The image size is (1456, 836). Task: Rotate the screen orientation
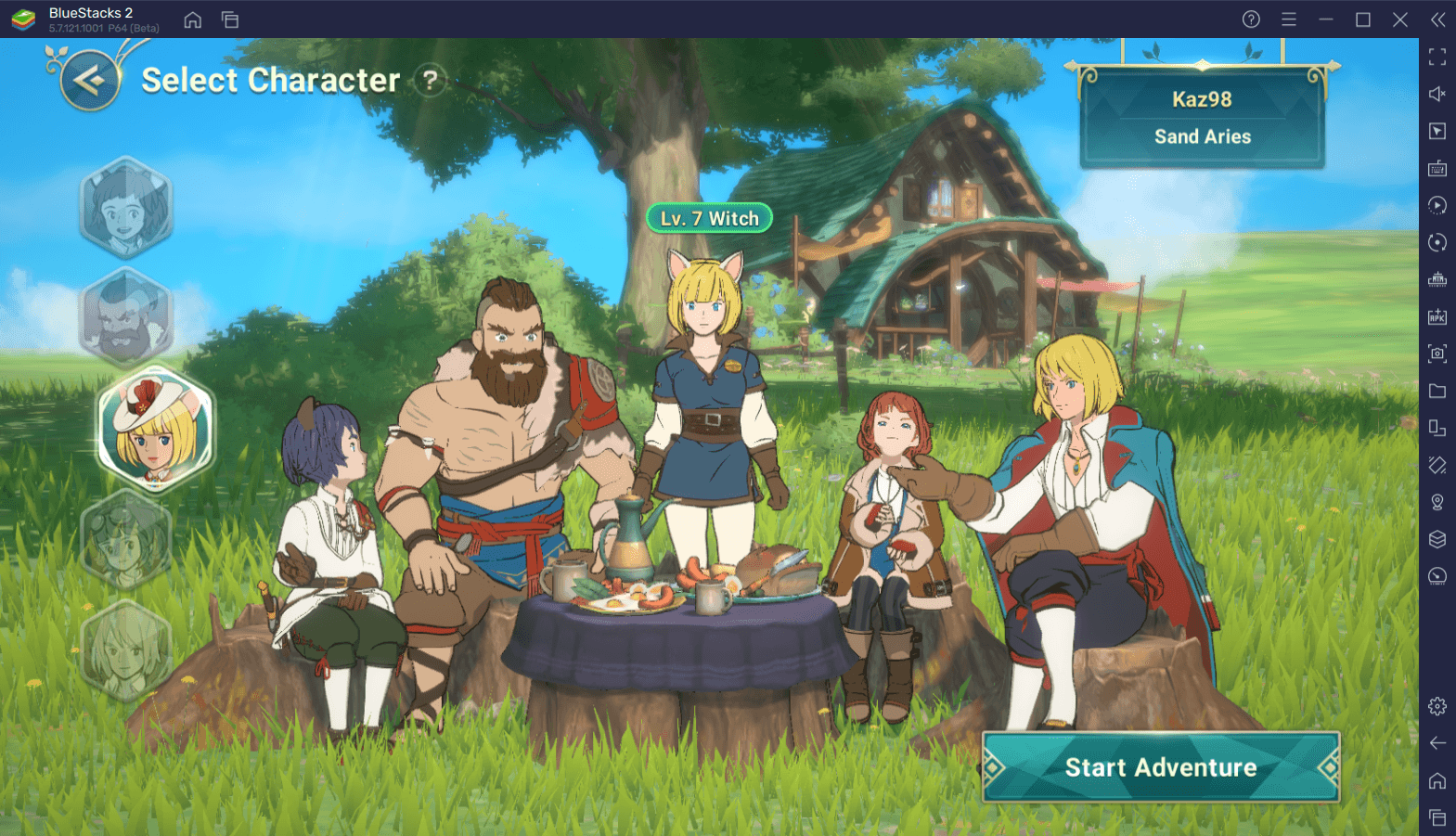click(1437, 242)
